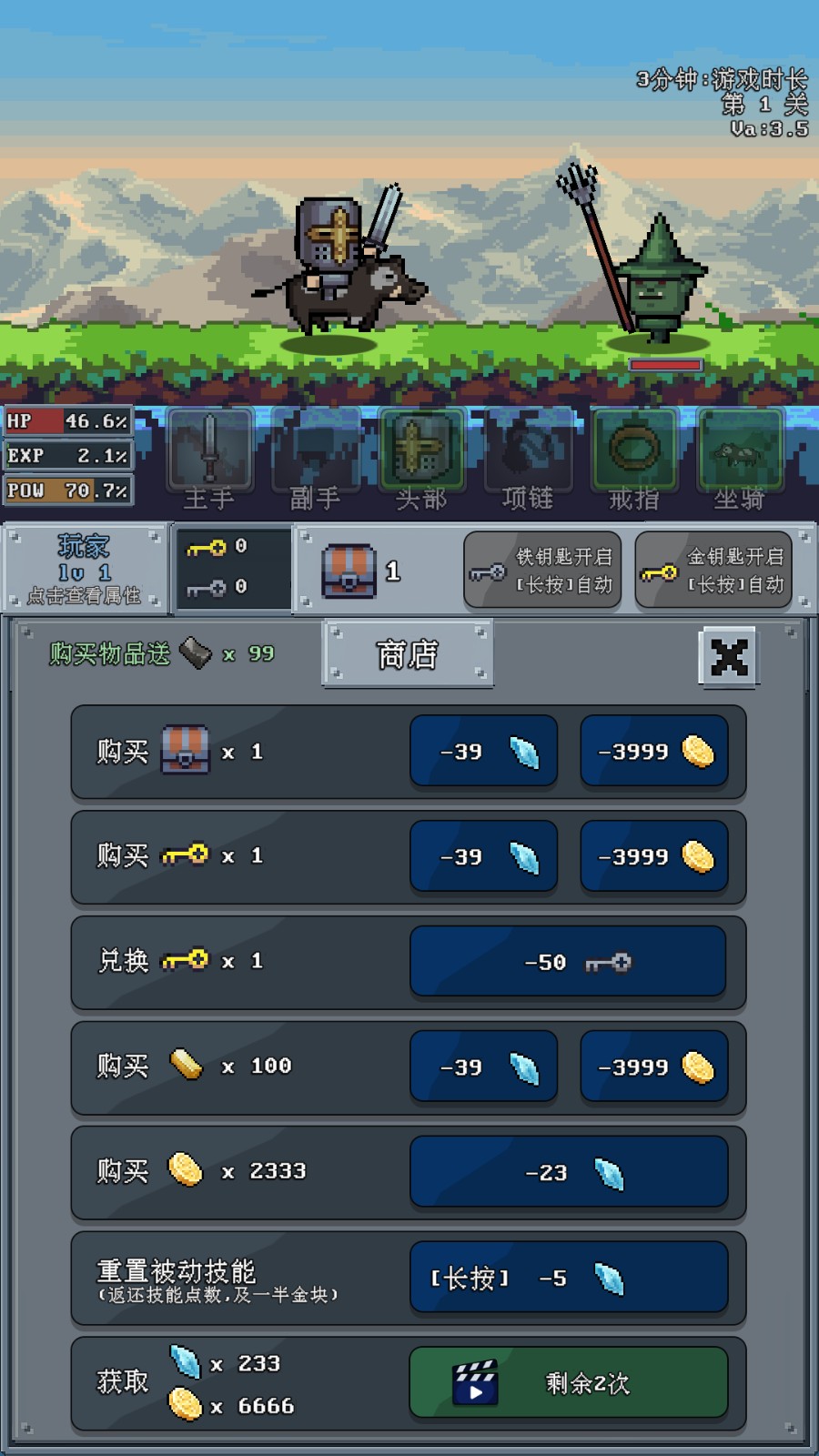Buy 2333 gold coins for 23 crystals
The image size is (819, 1456).
(x=568, y=1172)
